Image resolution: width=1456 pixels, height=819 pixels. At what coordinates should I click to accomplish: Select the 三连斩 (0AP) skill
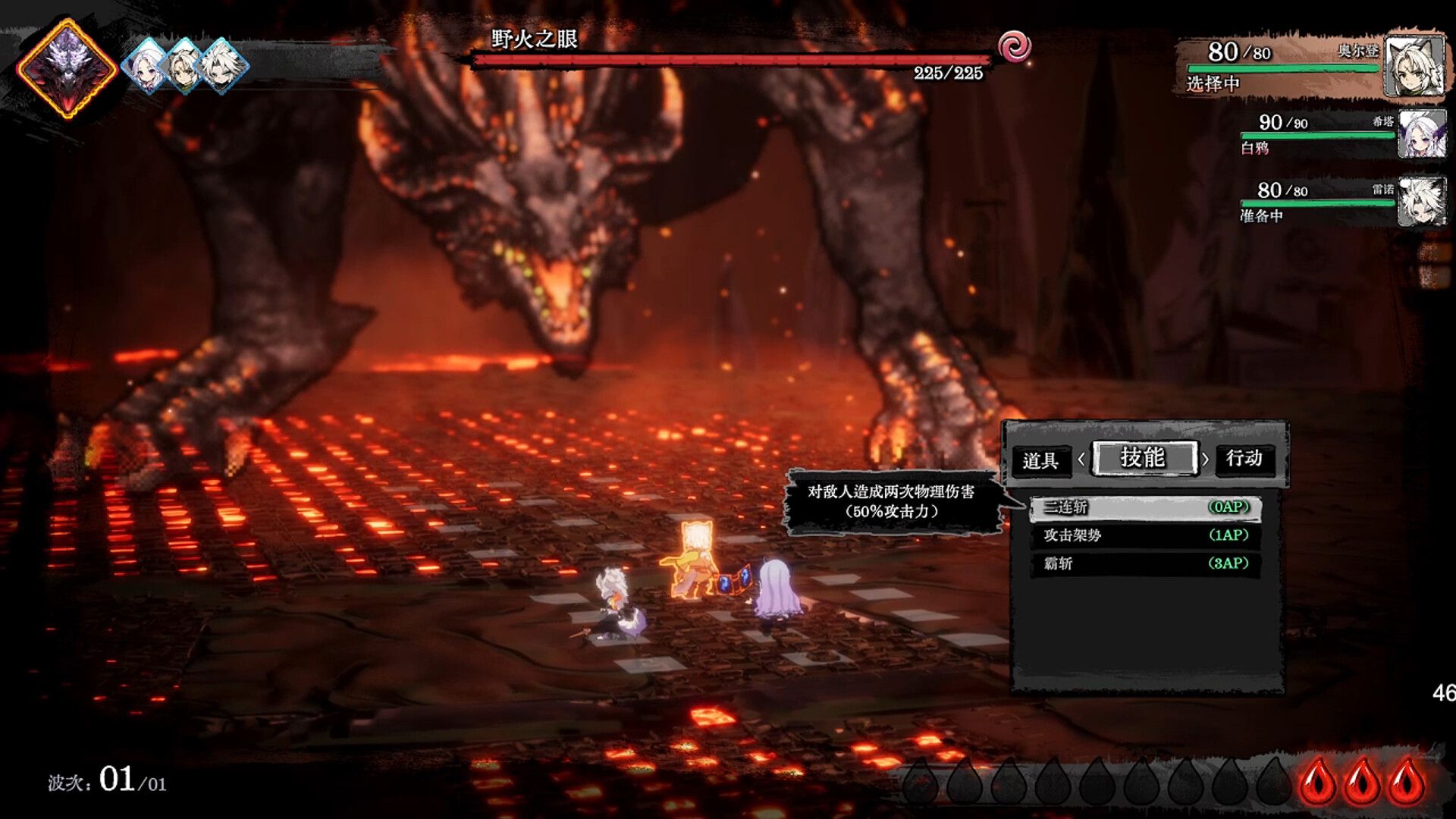[1144, 506]
